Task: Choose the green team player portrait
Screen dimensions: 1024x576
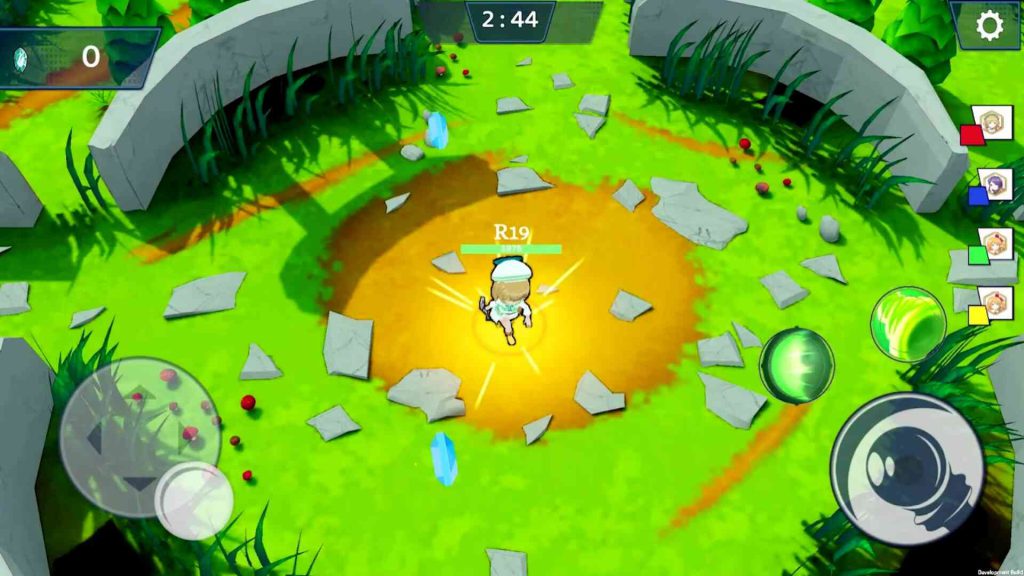Action: (x=994, y=244)
